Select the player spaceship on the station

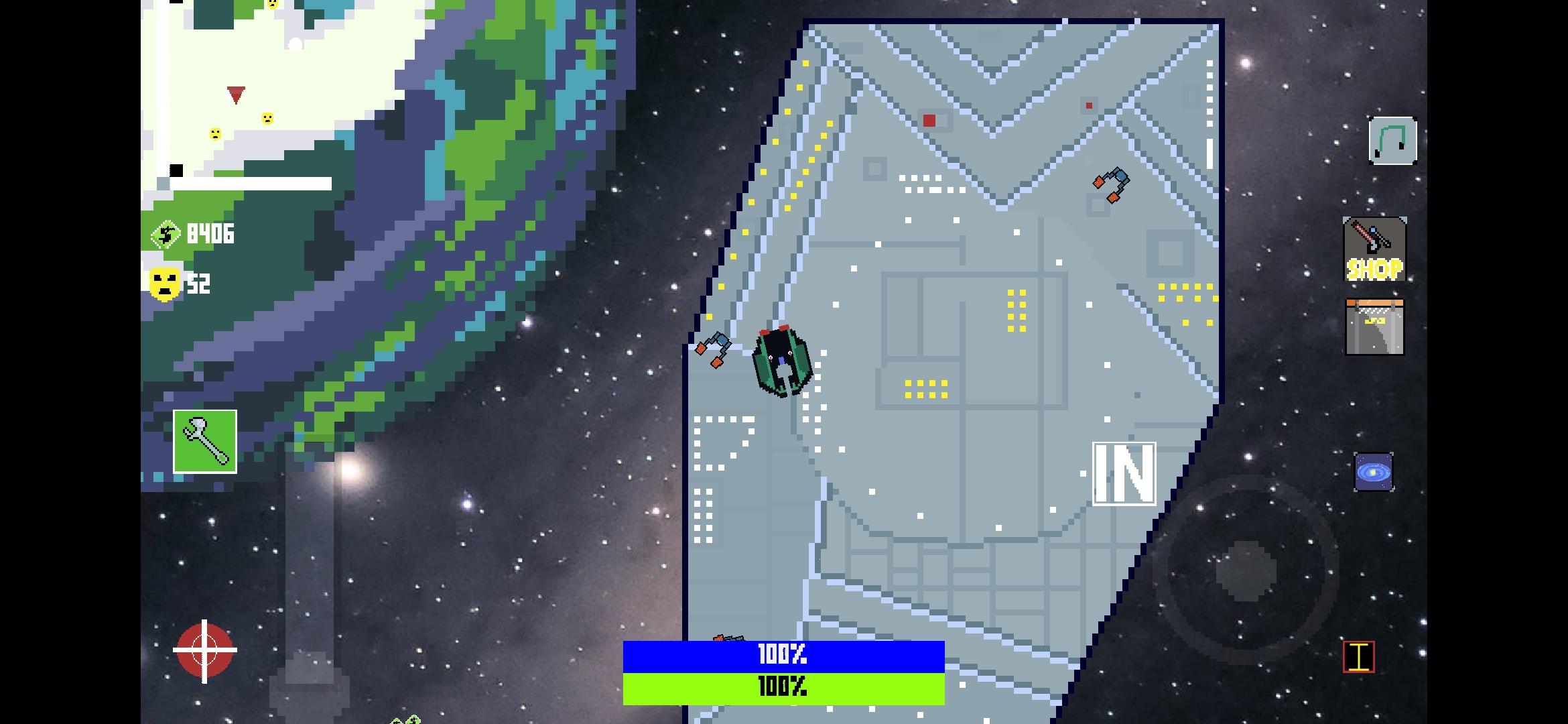[782, 361]
